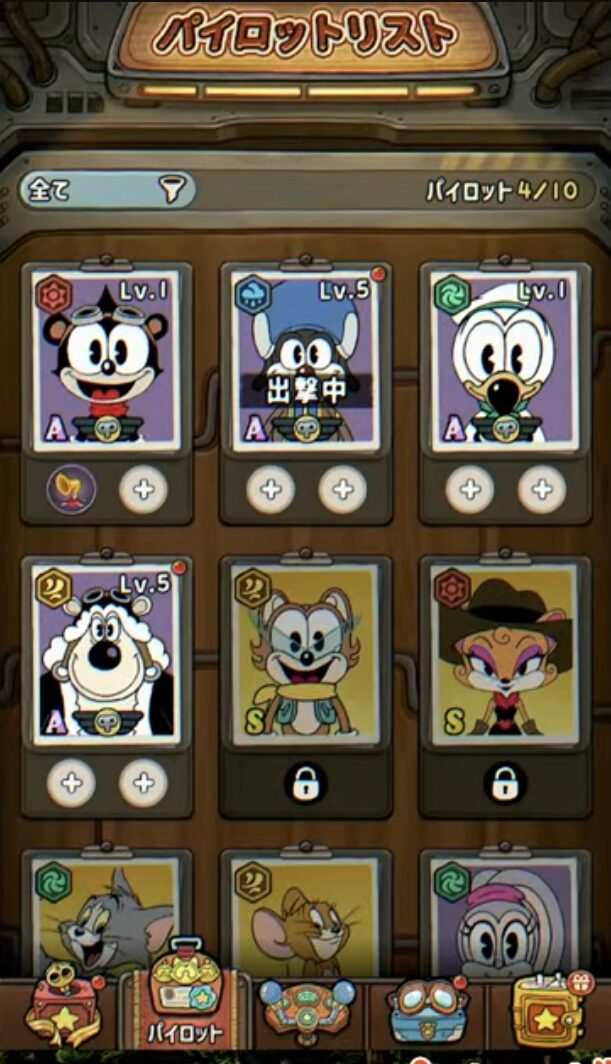
Task: Open the yellow star gift box tab
Action: (548, 1010)
